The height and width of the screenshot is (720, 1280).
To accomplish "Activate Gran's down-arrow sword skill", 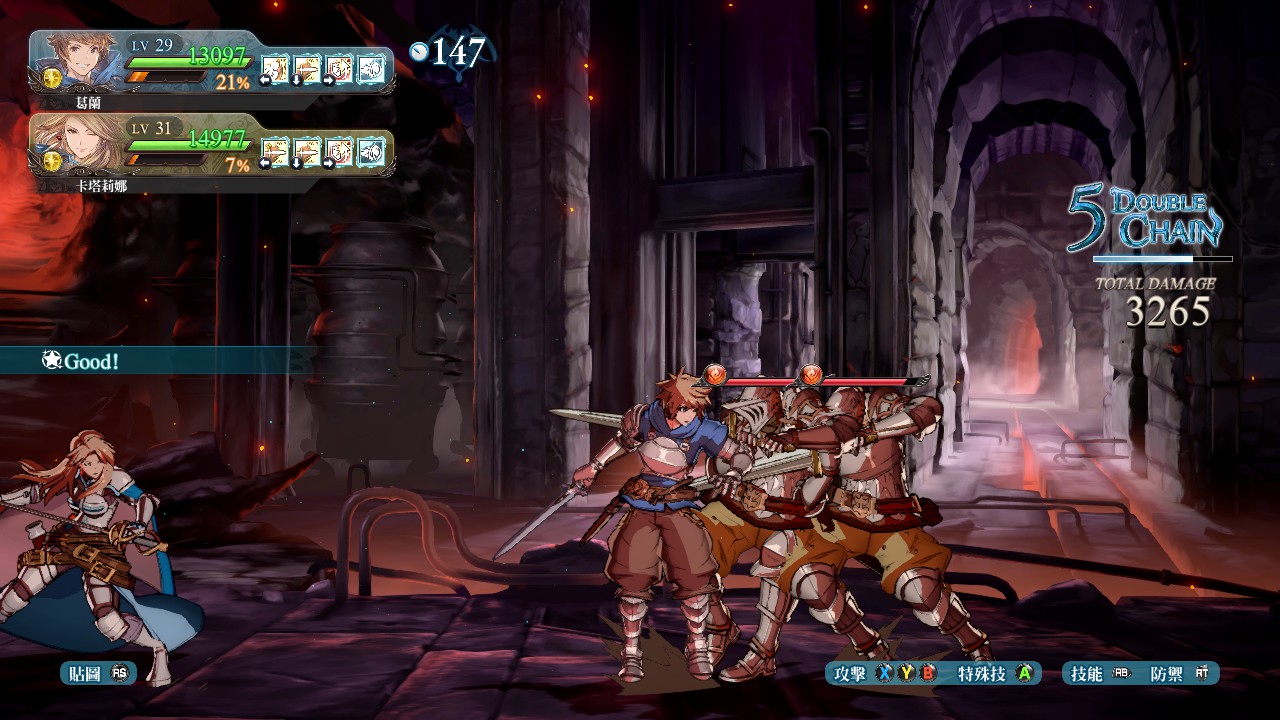I will (x=307, y=68).
